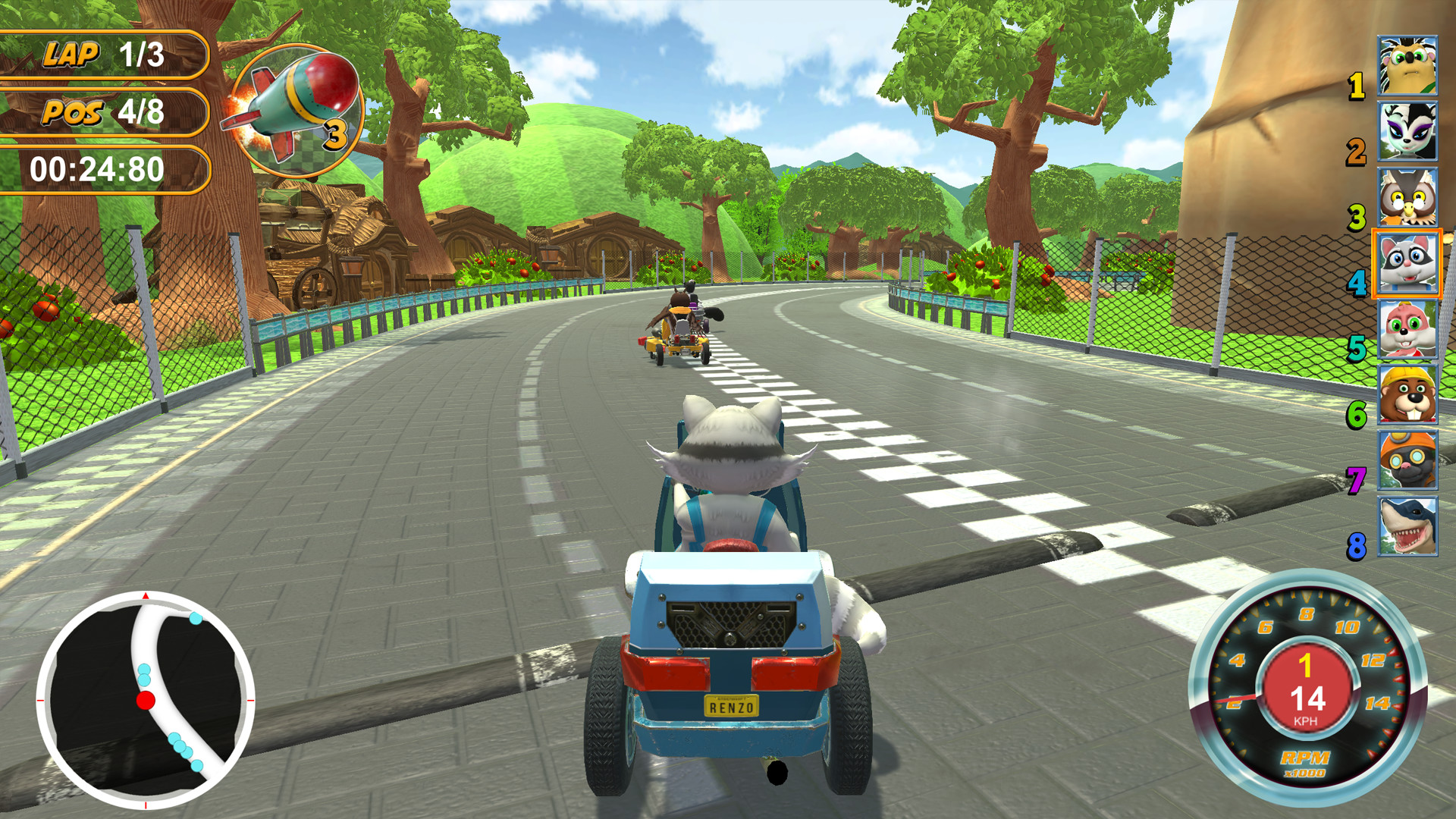This screenshot has height=819, width=1456.
Task: Select the skunk racer portrait
Action: 1407,133
